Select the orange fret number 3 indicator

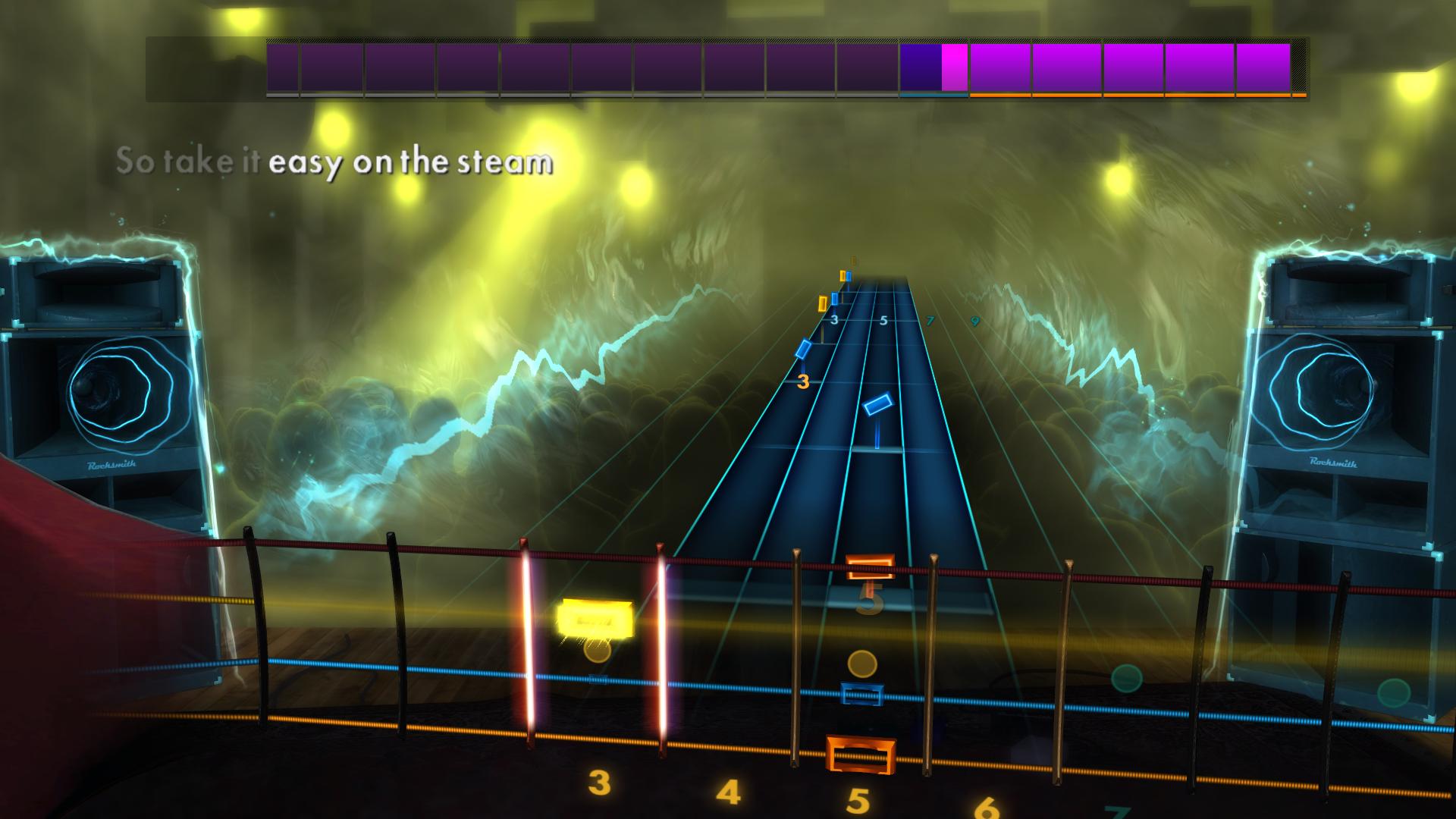[x=803, y=383]
